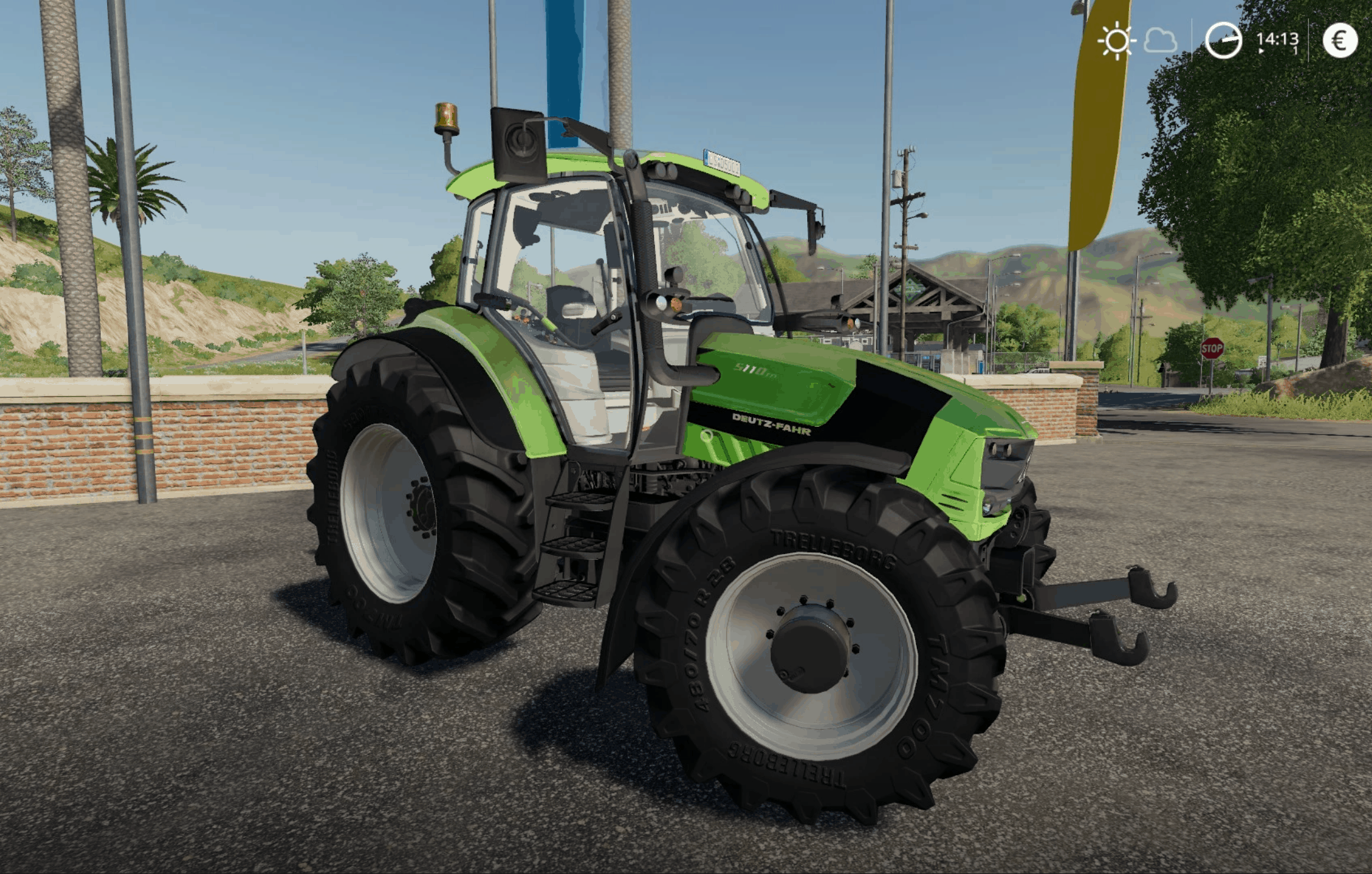Image resolution: width=1372 pixels, height=874 pixels.
Task: Click the cloud forecast icon
Action: (1160, 41)
